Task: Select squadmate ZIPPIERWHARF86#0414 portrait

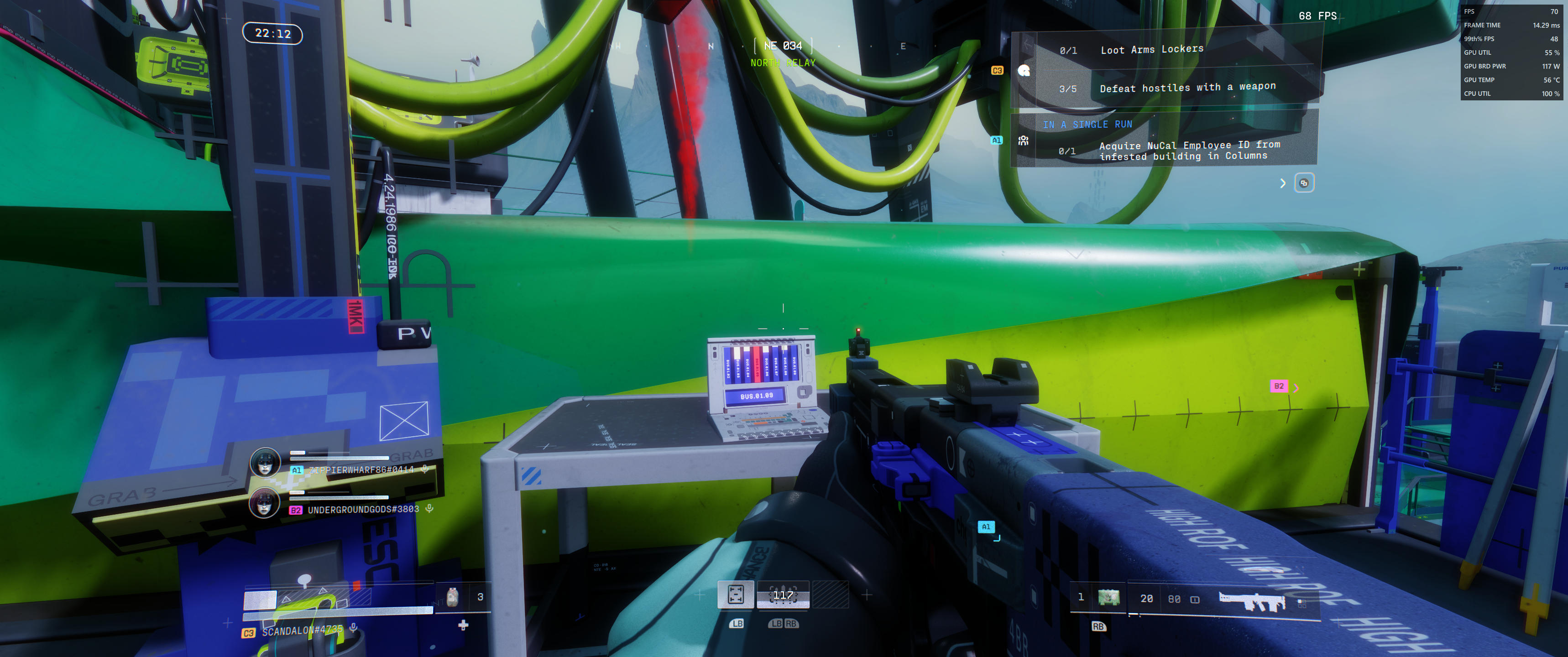Action: [265, 463]
